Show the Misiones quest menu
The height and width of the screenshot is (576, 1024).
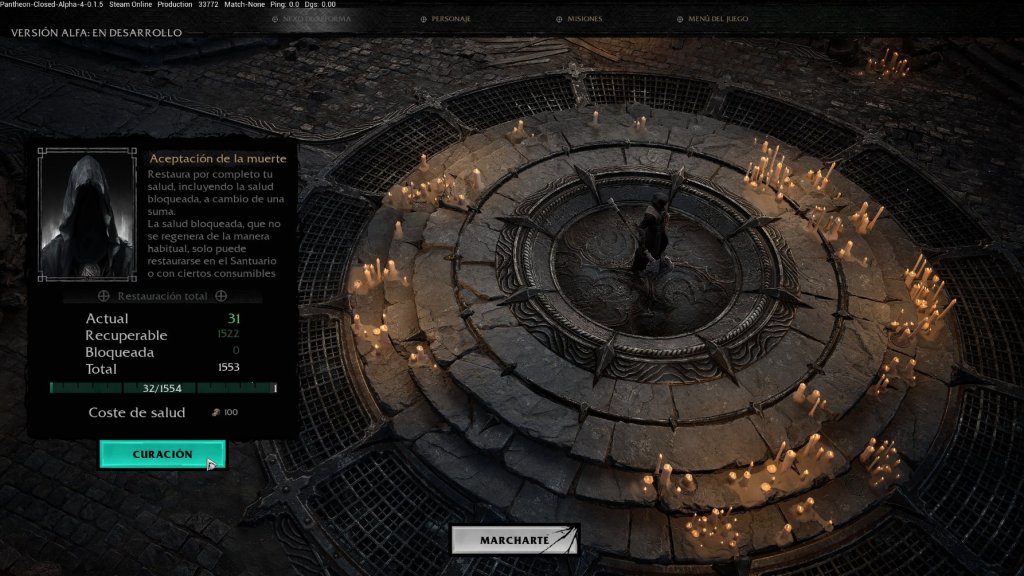tap(584, 19)
